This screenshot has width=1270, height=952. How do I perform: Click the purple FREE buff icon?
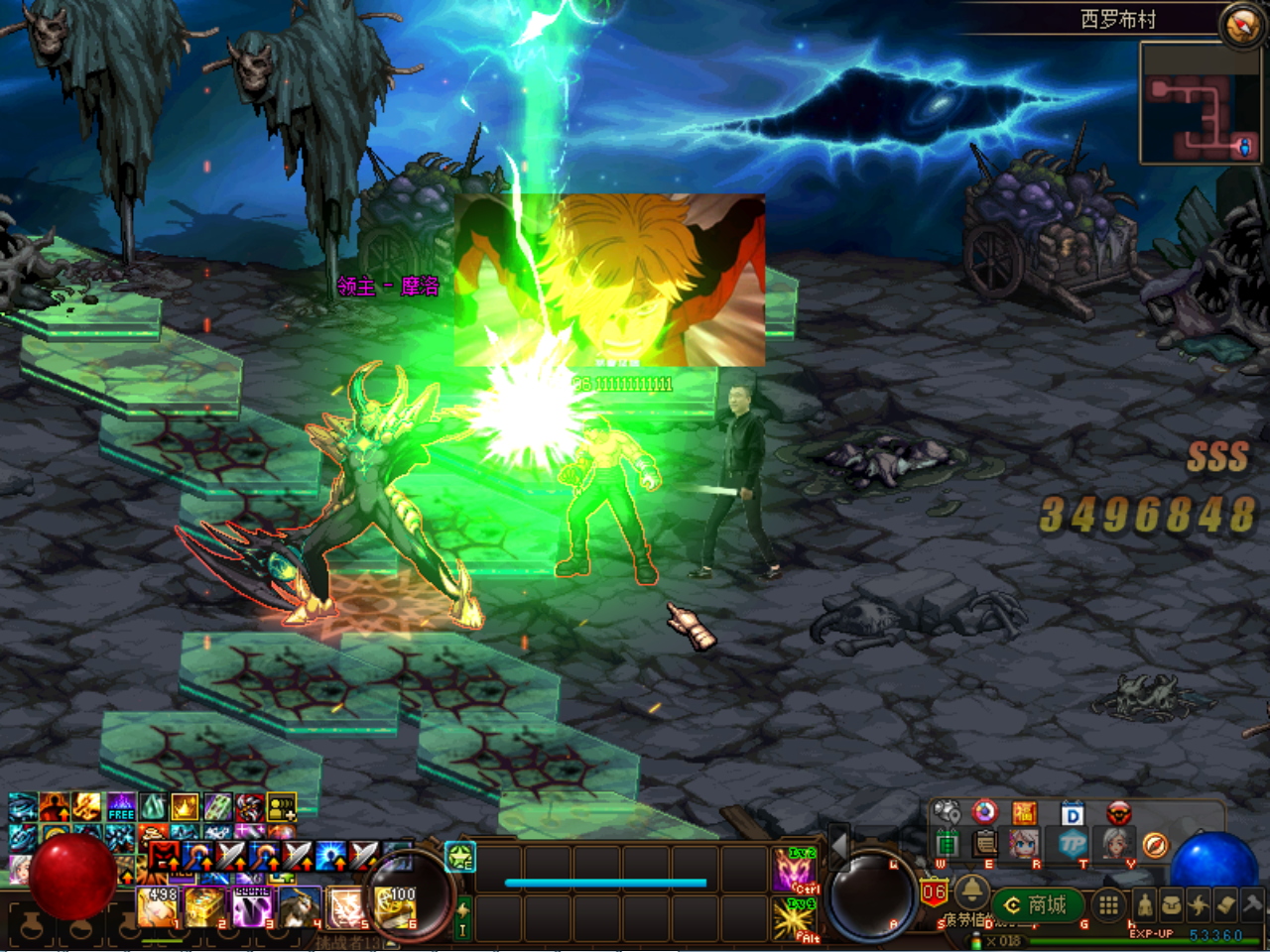(121, 807)
